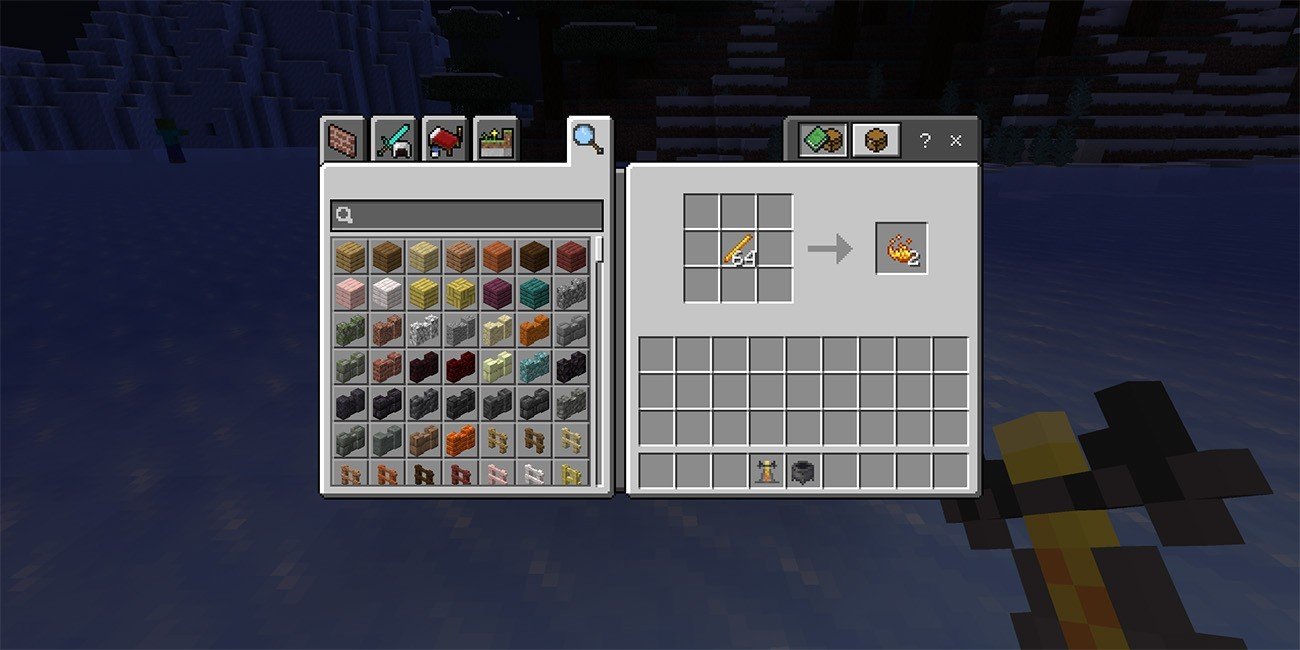Select the magnifying glass search tab
The width and height of the screenshot is (1300, 650).
[587, 139]
